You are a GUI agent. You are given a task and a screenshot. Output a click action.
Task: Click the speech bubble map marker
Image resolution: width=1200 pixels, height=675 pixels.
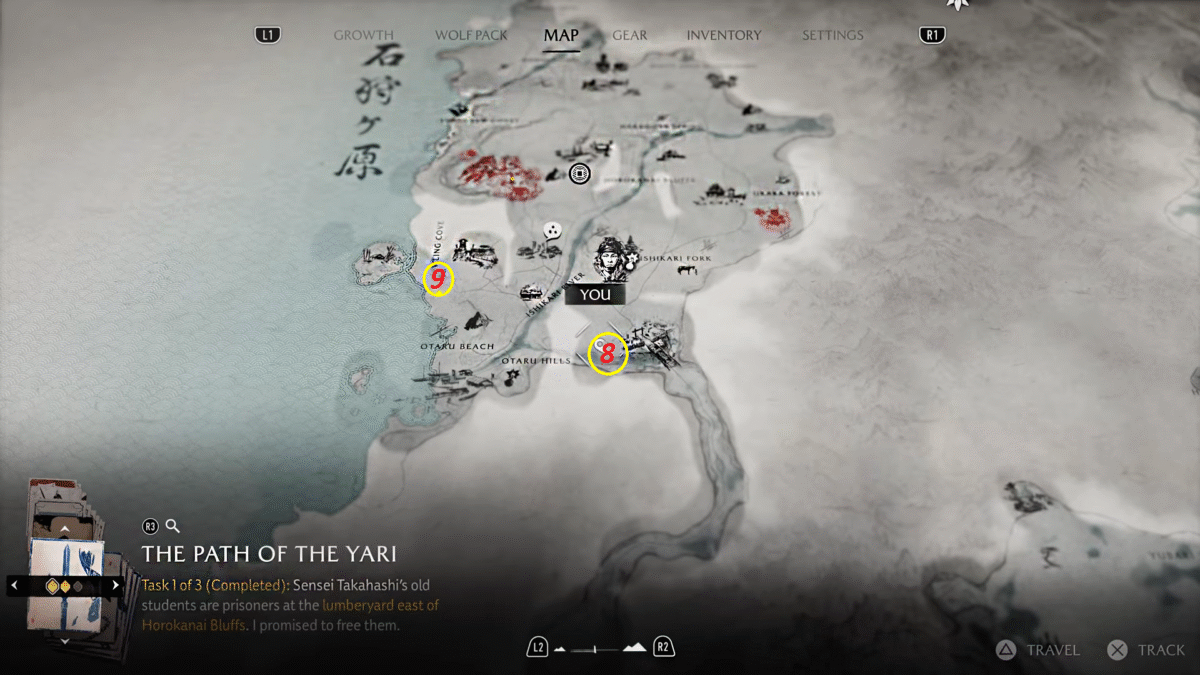point(552,231)
